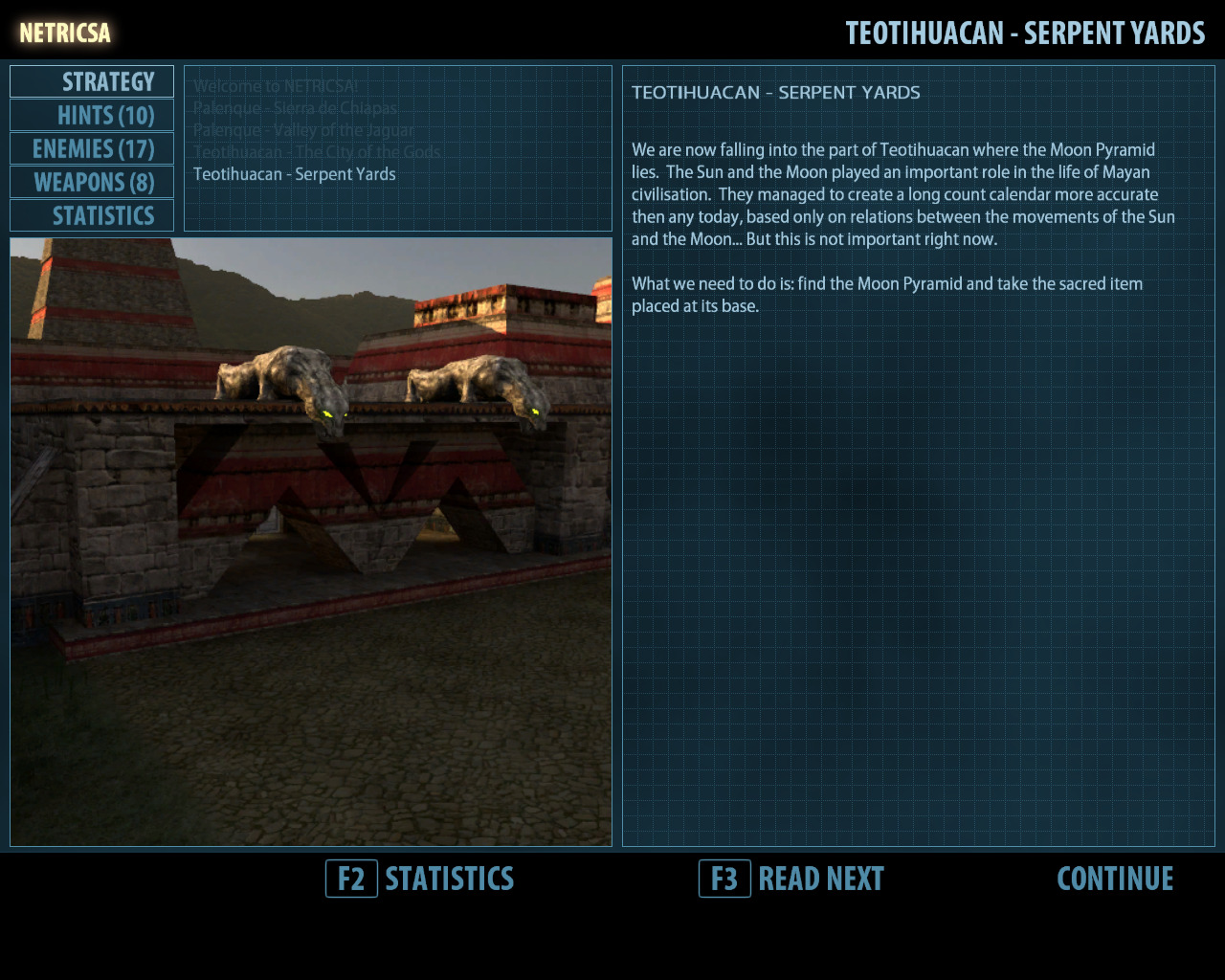
Task: Choose Palenque - Valley of the Jaguar entry
Action: point(303,130)
